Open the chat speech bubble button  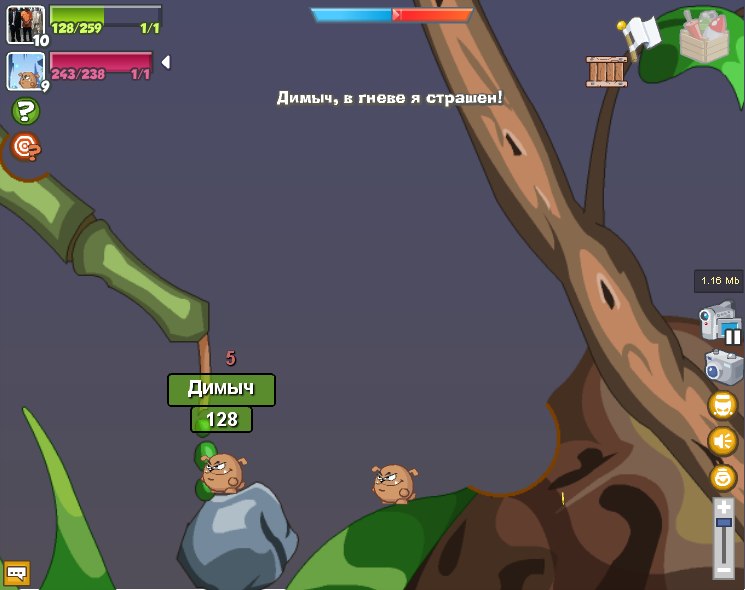(x=17, y=573)
